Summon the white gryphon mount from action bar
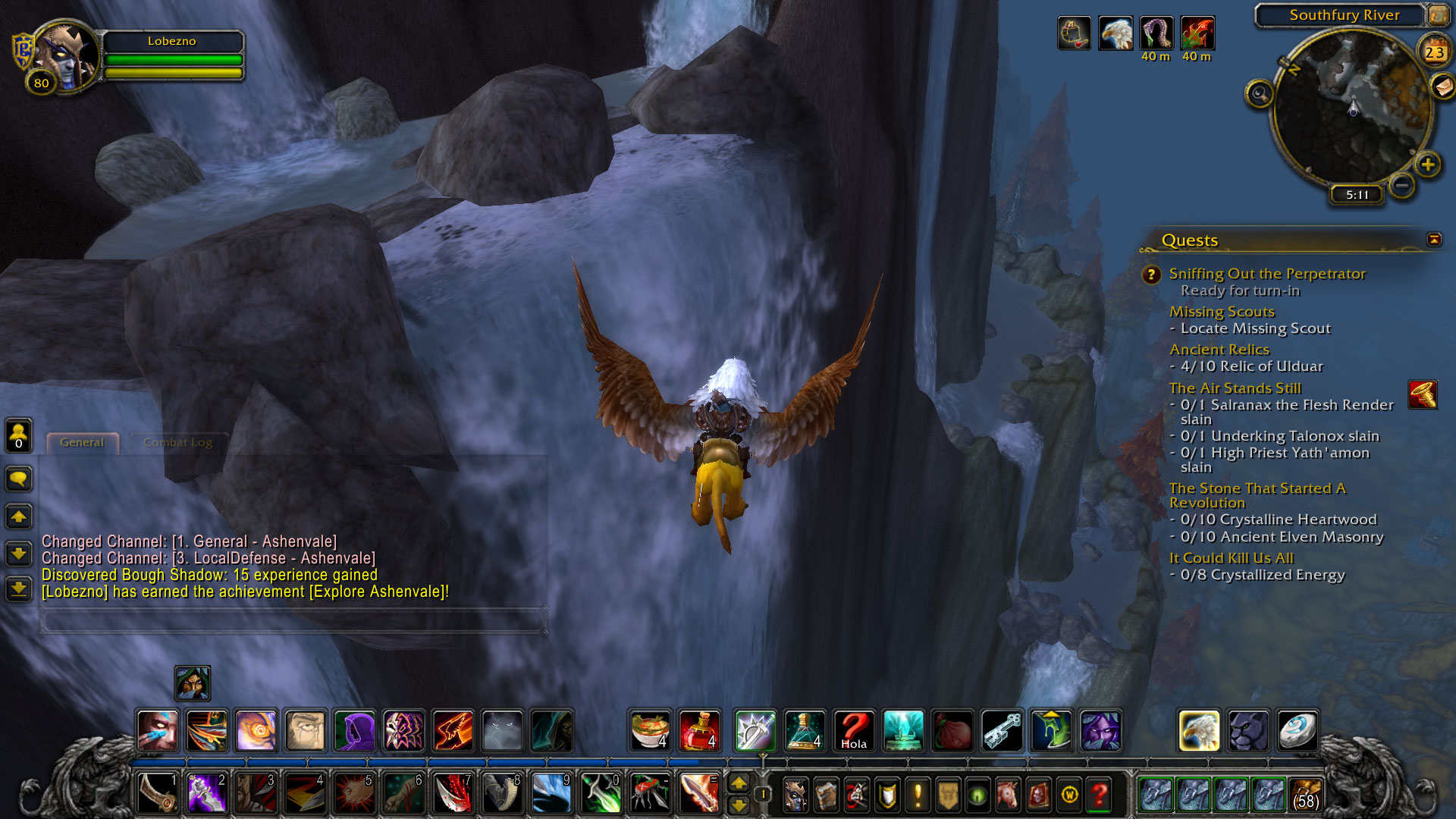 [x=1199, y=730]
